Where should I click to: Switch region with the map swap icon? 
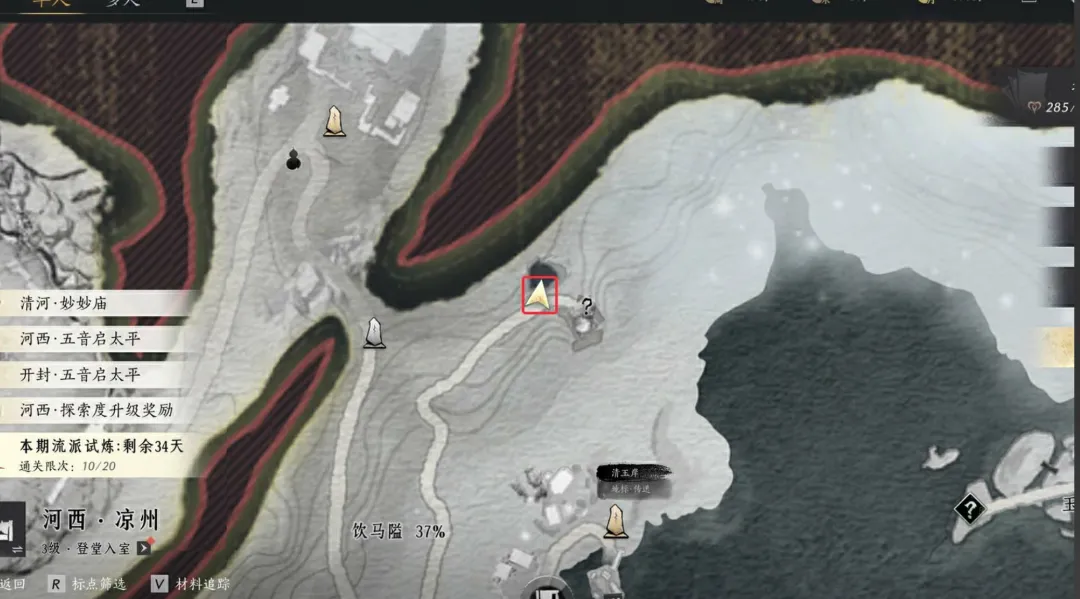(13, 532)
